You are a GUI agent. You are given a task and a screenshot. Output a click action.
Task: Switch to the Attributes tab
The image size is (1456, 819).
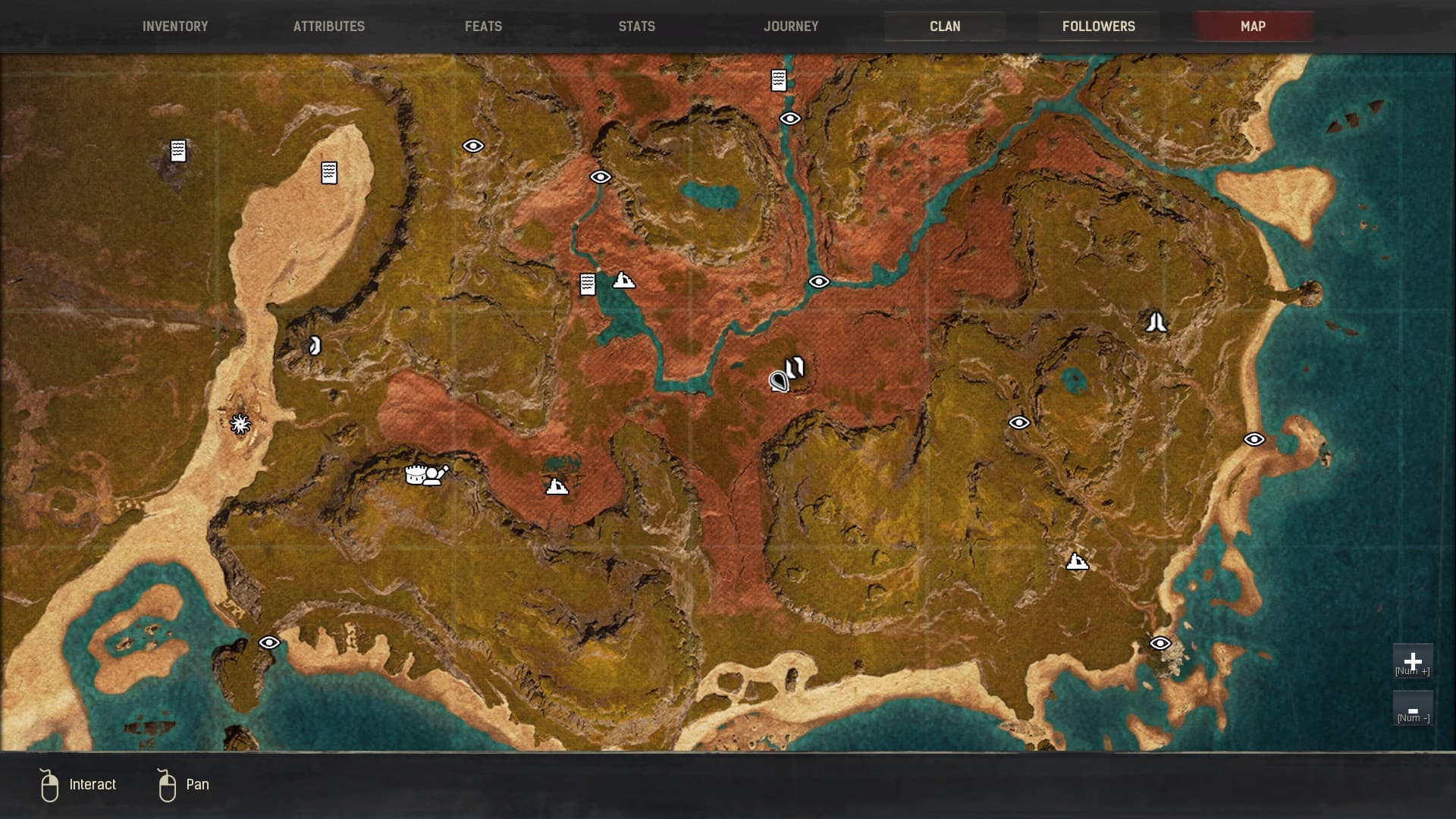click(x=329, y=27)
